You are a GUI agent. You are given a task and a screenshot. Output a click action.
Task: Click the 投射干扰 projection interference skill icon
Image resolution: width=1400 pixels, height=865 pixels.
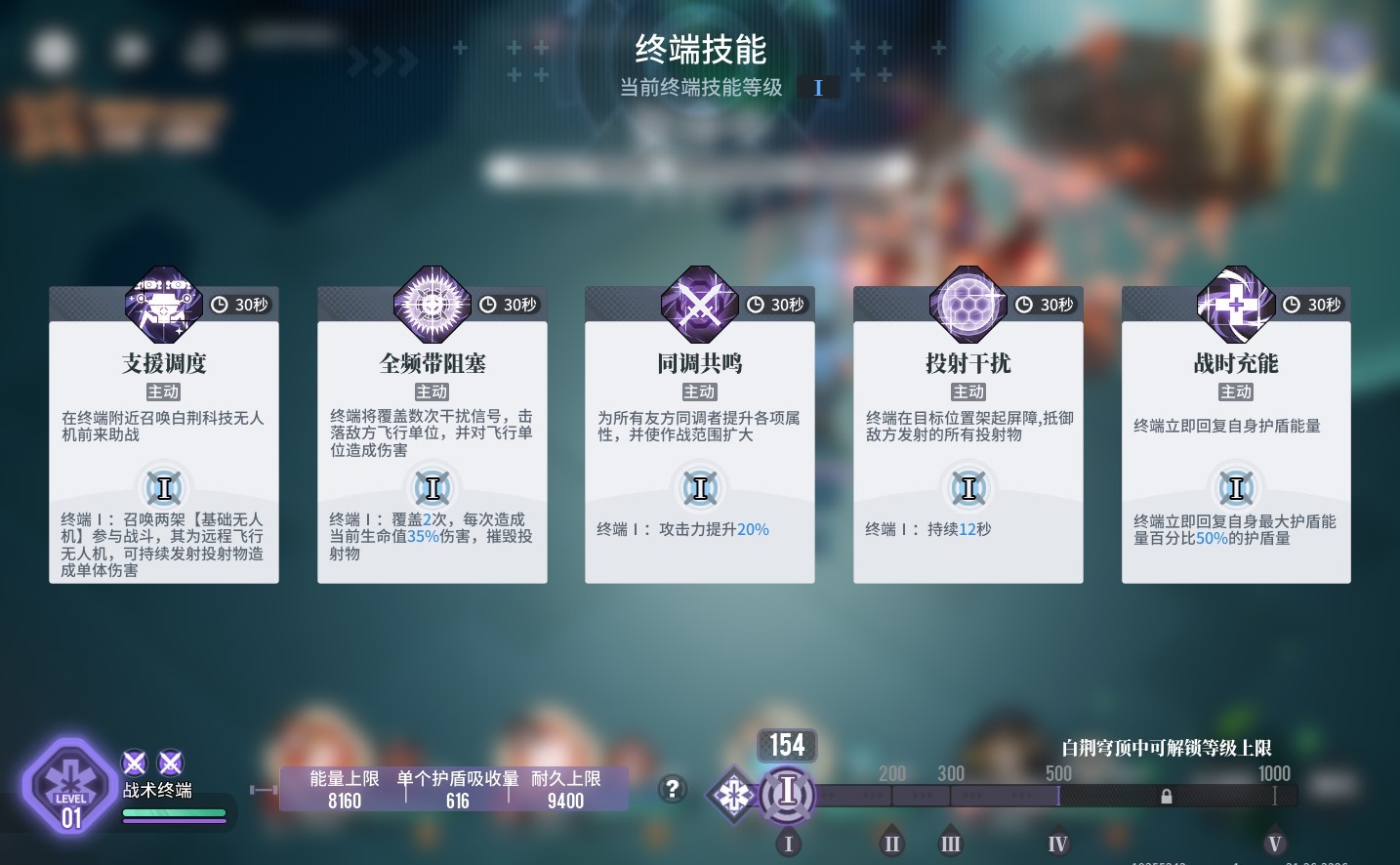pos(968,304)
